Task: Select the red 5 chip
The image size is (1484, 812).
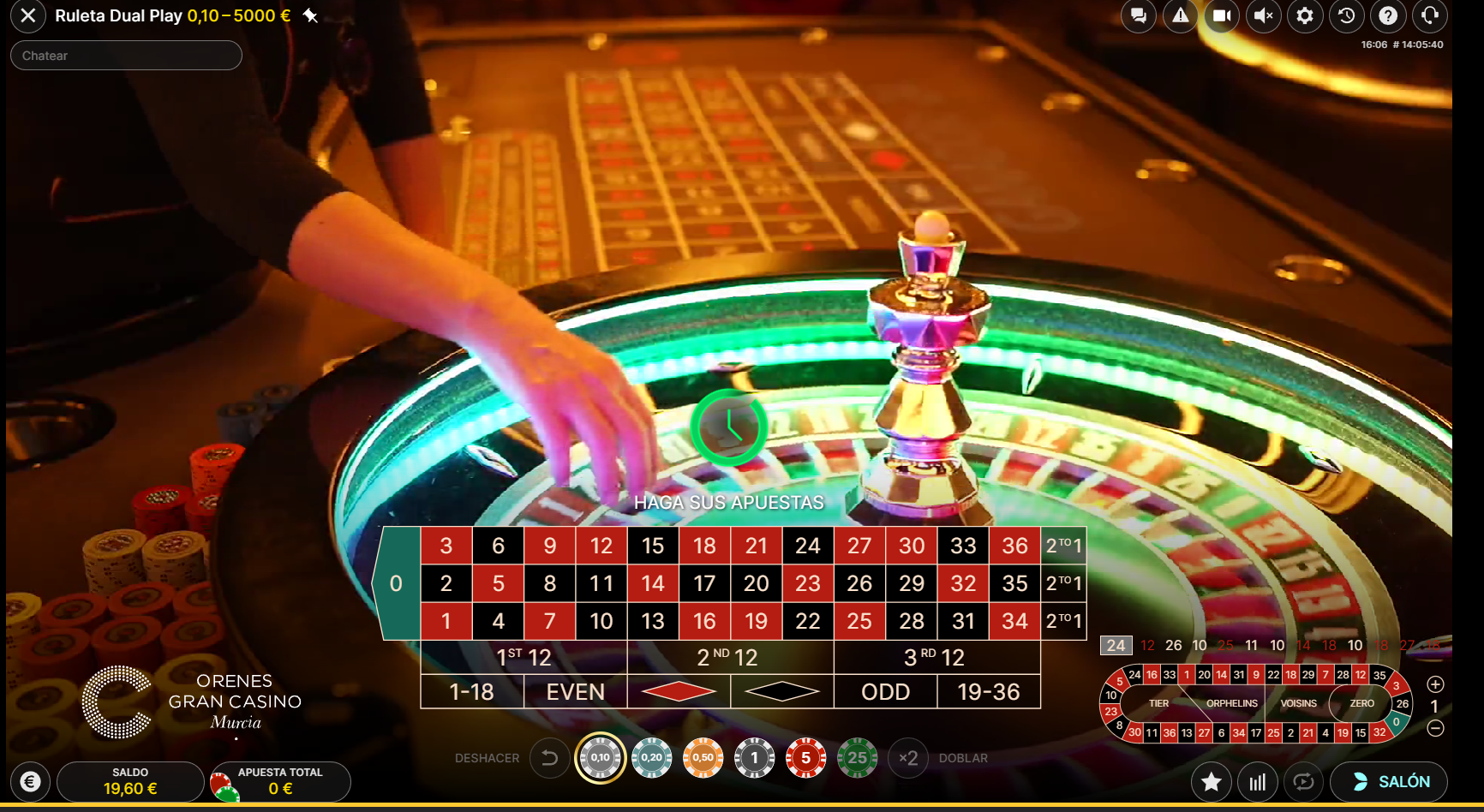Action: [806, 758]
